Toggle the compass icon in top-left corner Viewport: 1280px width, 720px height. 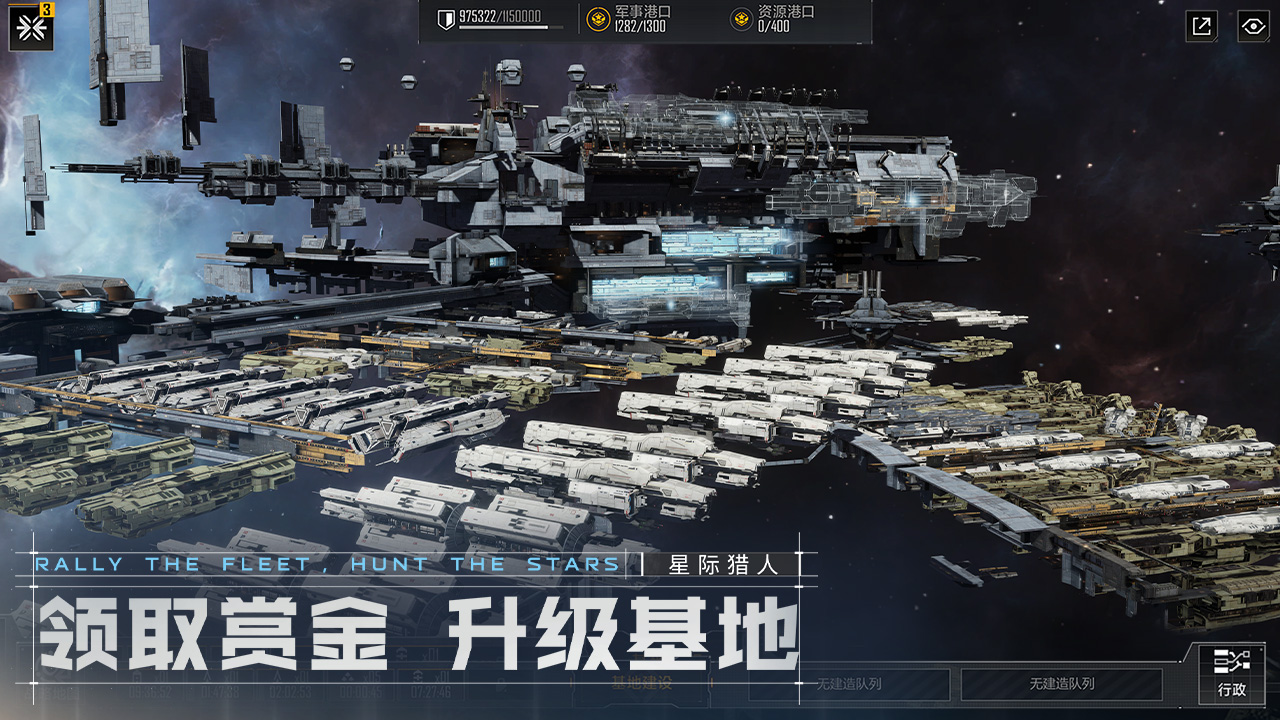[29, 26]
